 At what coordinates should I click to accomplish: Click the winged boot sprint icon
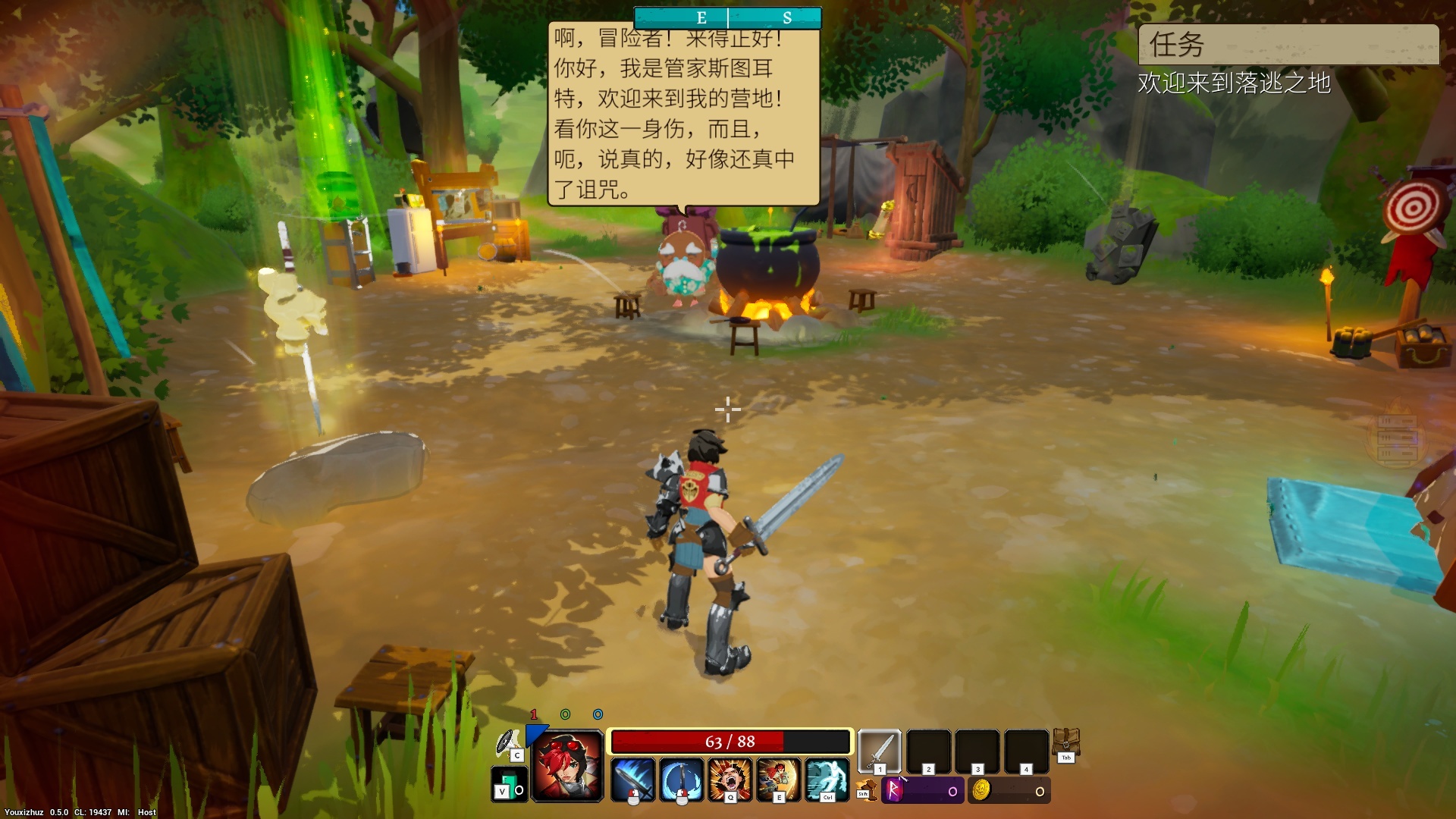(x=865, y=790)
